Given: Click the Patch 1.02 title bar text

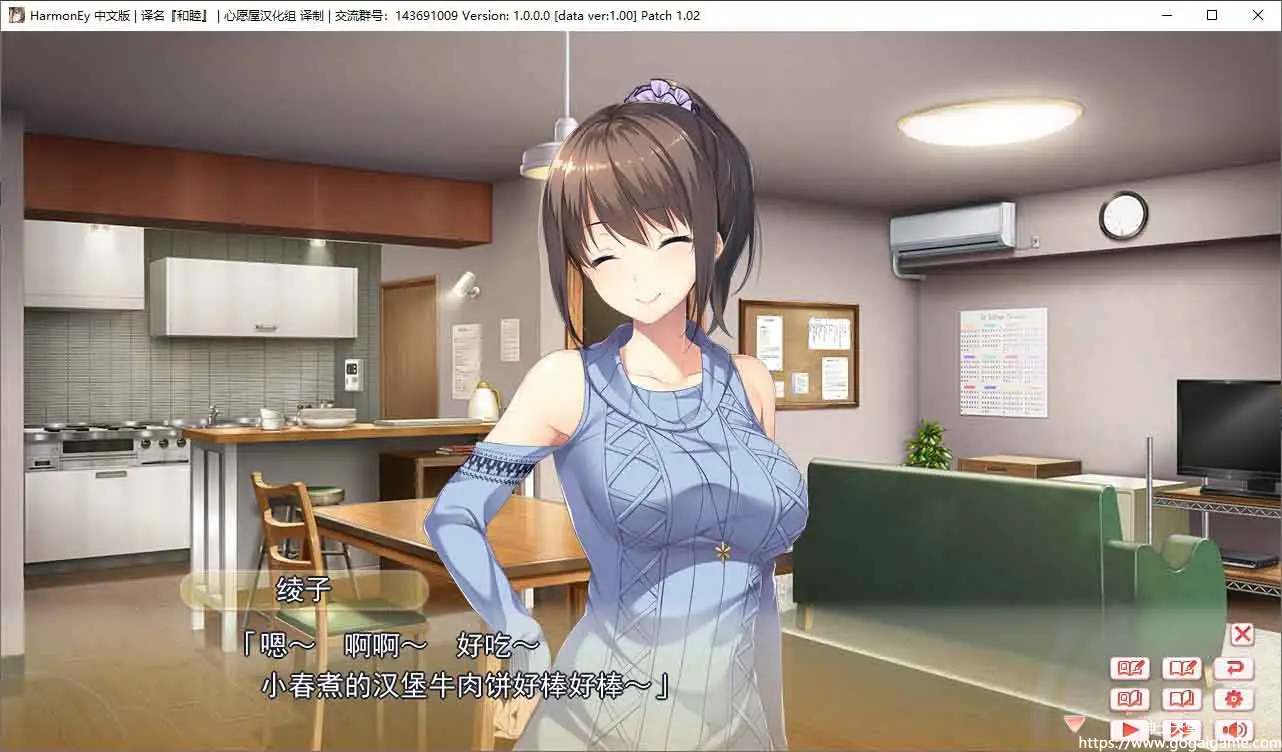Looking at the screenshot, I should coord(672,15).
